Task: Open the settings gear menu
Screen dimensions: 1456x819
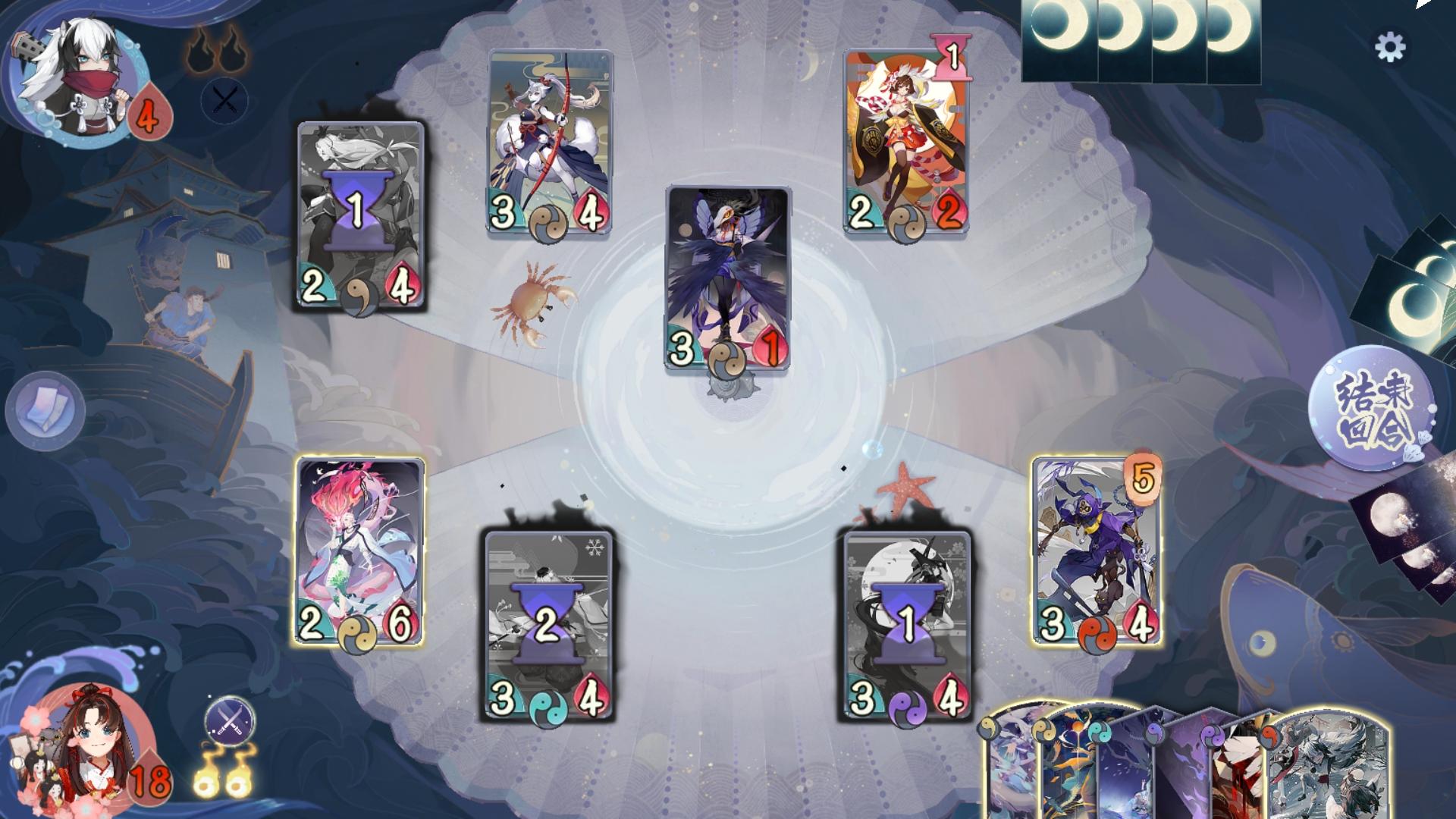Action: point(1391,47)
